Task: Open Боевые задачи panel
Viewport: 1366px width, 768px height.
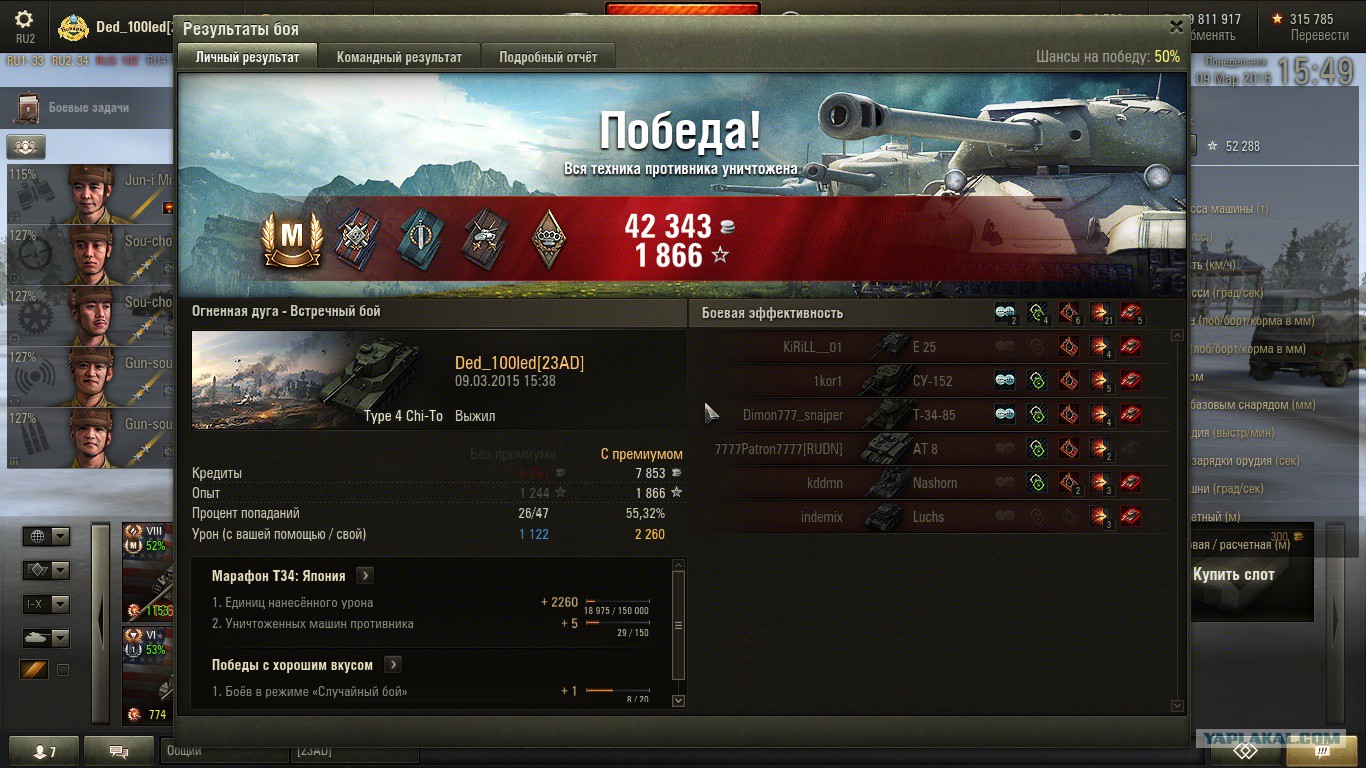Action: 88,108
